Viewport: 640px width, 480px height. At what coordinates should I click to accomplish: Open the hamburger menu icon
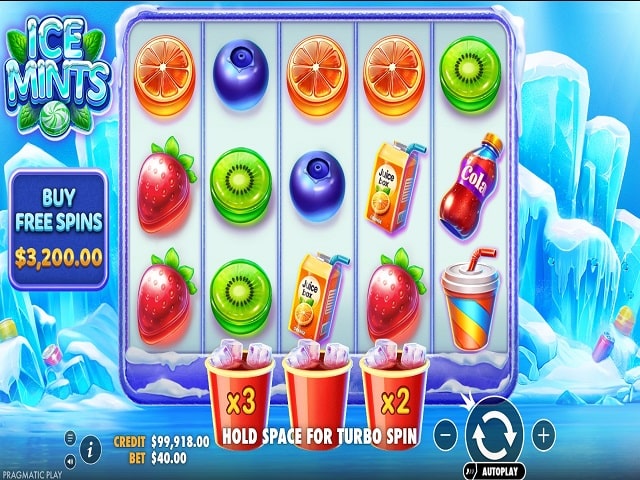click(x=70, y=437)
